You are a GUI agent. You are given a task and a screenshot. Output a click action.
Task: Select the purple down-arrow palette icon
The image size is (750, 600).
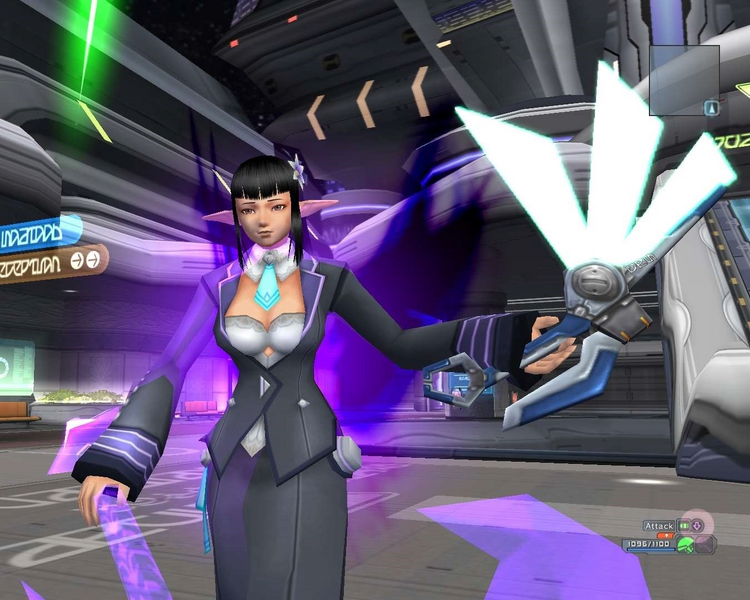click(x=697, y=525)
